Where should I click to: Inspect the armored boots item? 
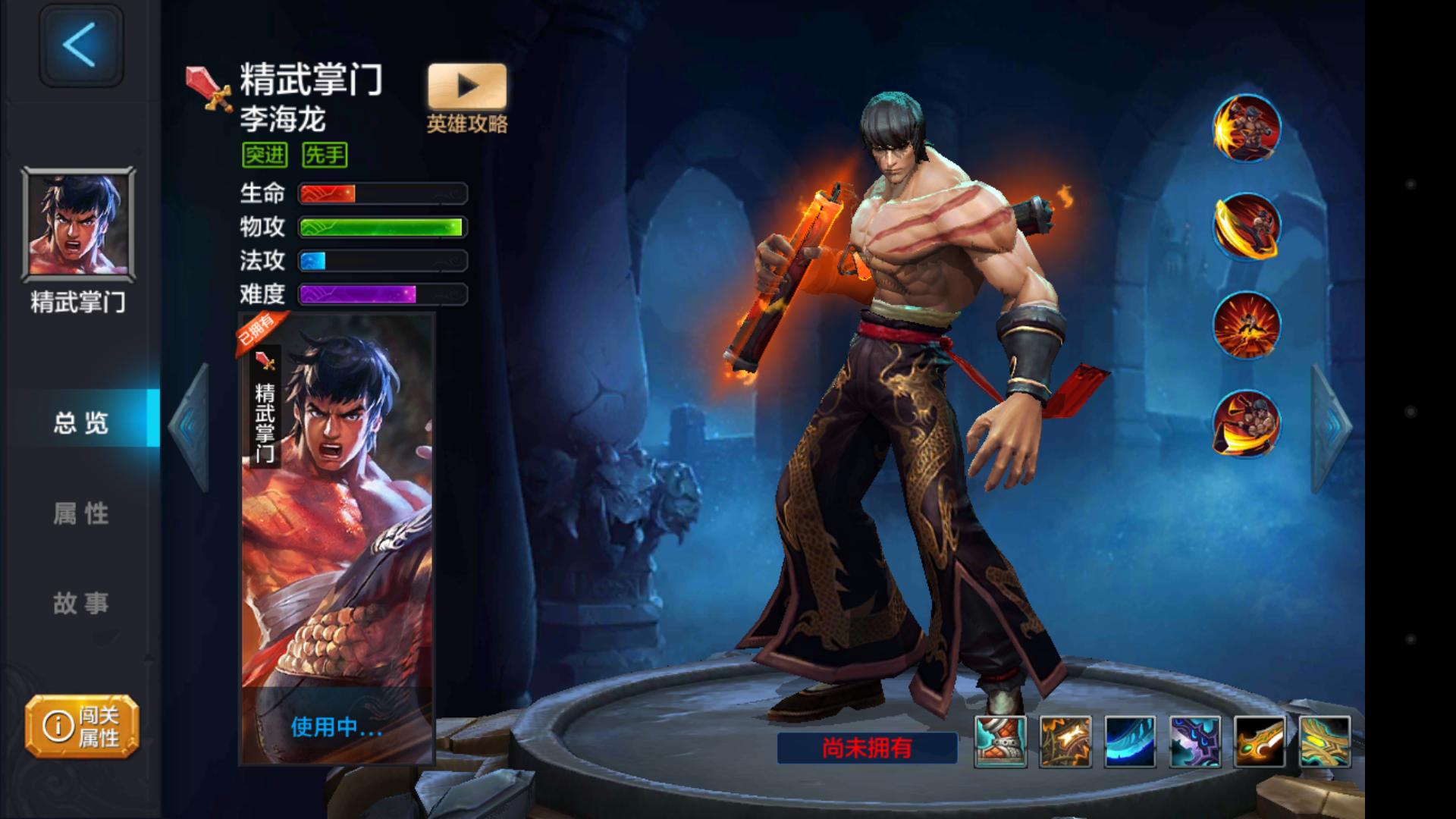[1000, 741]
